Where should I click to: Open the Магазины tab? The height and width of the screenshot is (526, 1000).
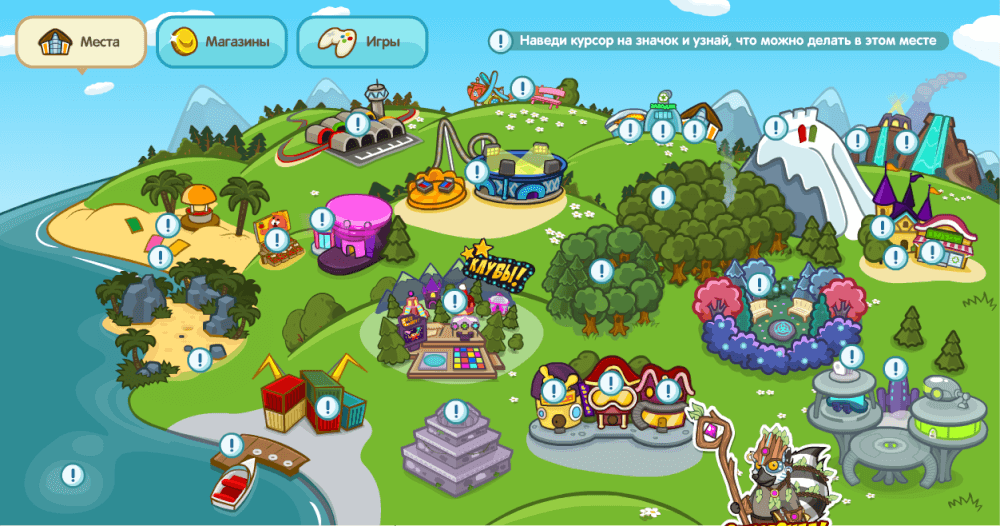pos(222,42)
